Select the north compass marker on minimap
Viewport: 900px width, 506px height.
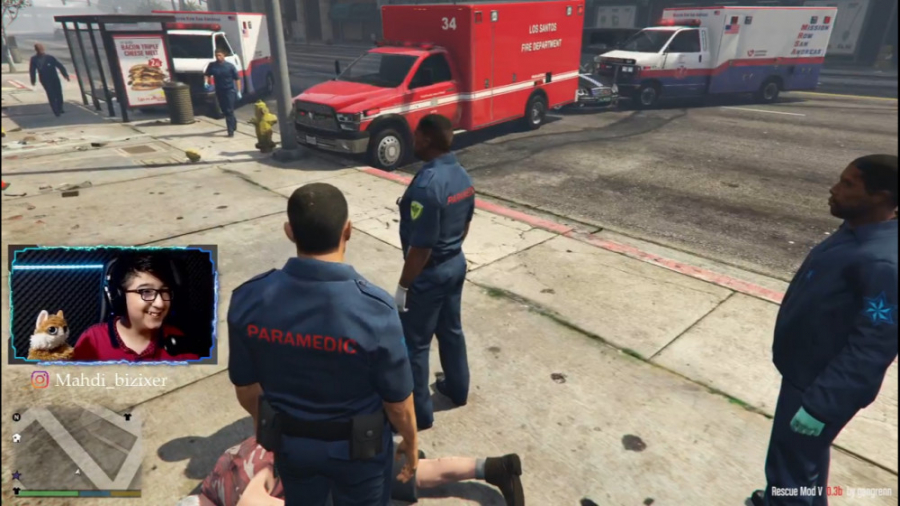click(x=17, y=416)
